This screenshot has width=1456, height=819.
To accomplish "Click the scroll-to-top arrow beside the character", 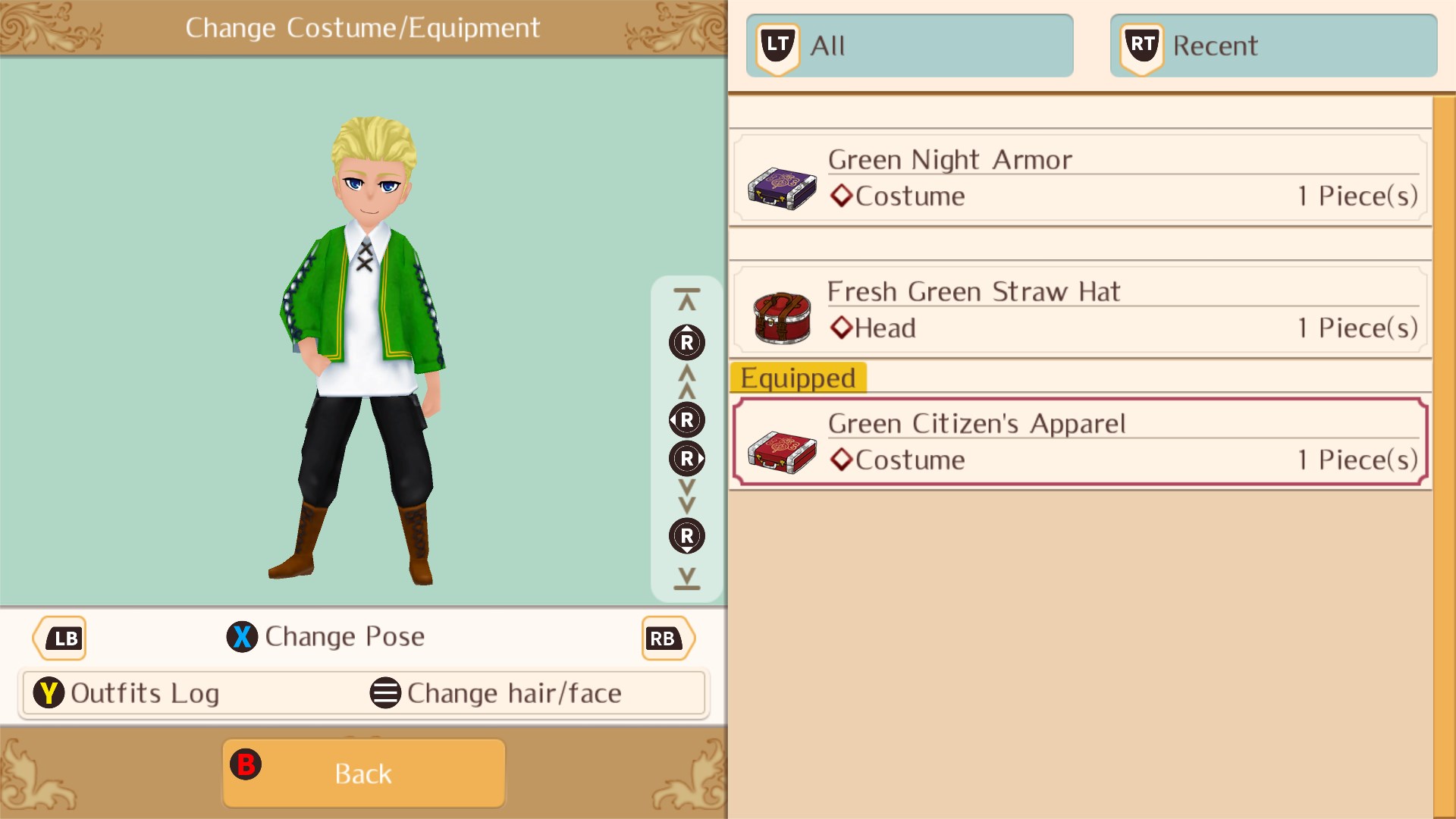I will pyautogui.click(x=686, y=296).
